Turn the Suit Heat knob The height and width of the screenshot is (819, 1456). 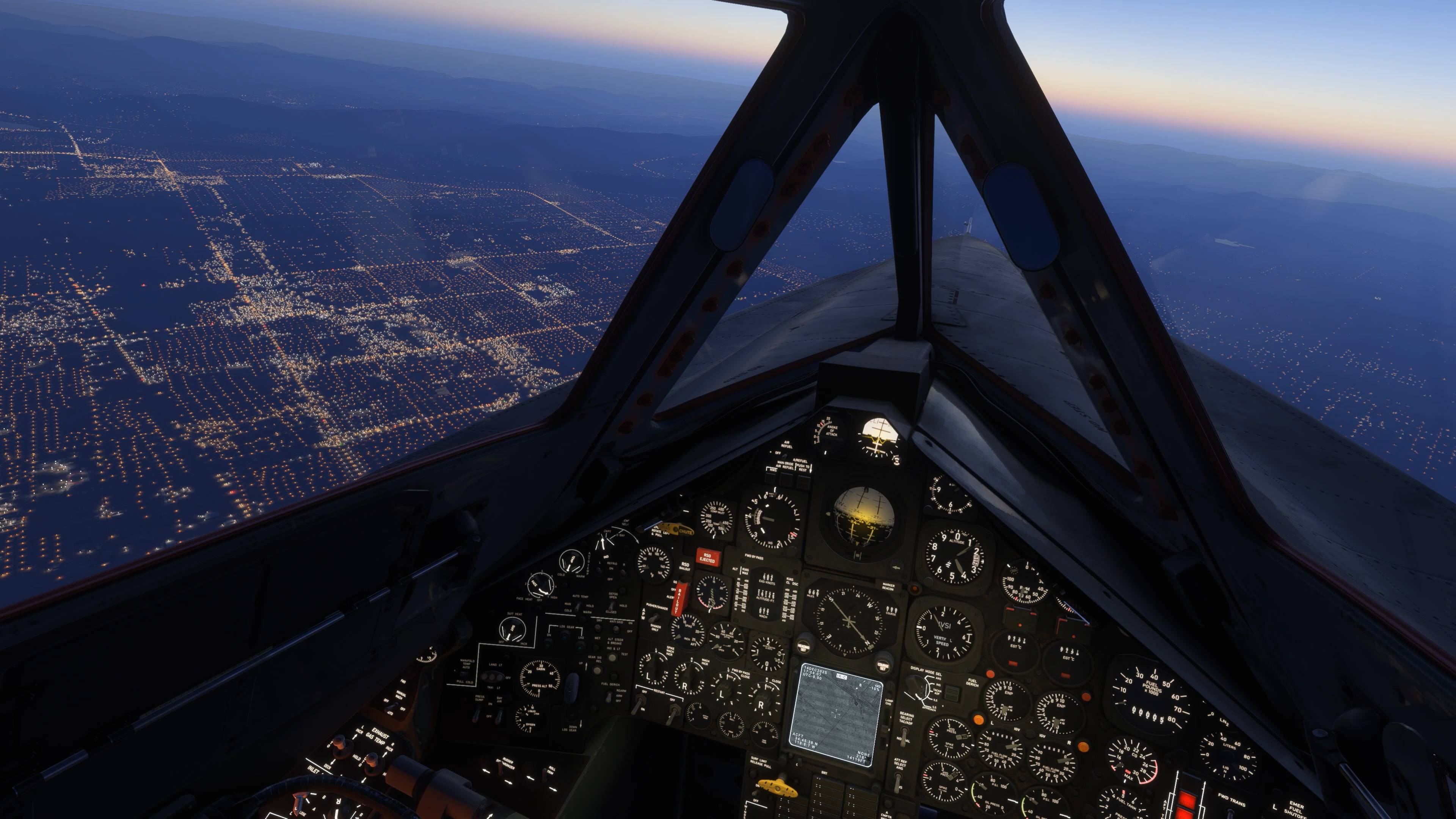point(512,629)
